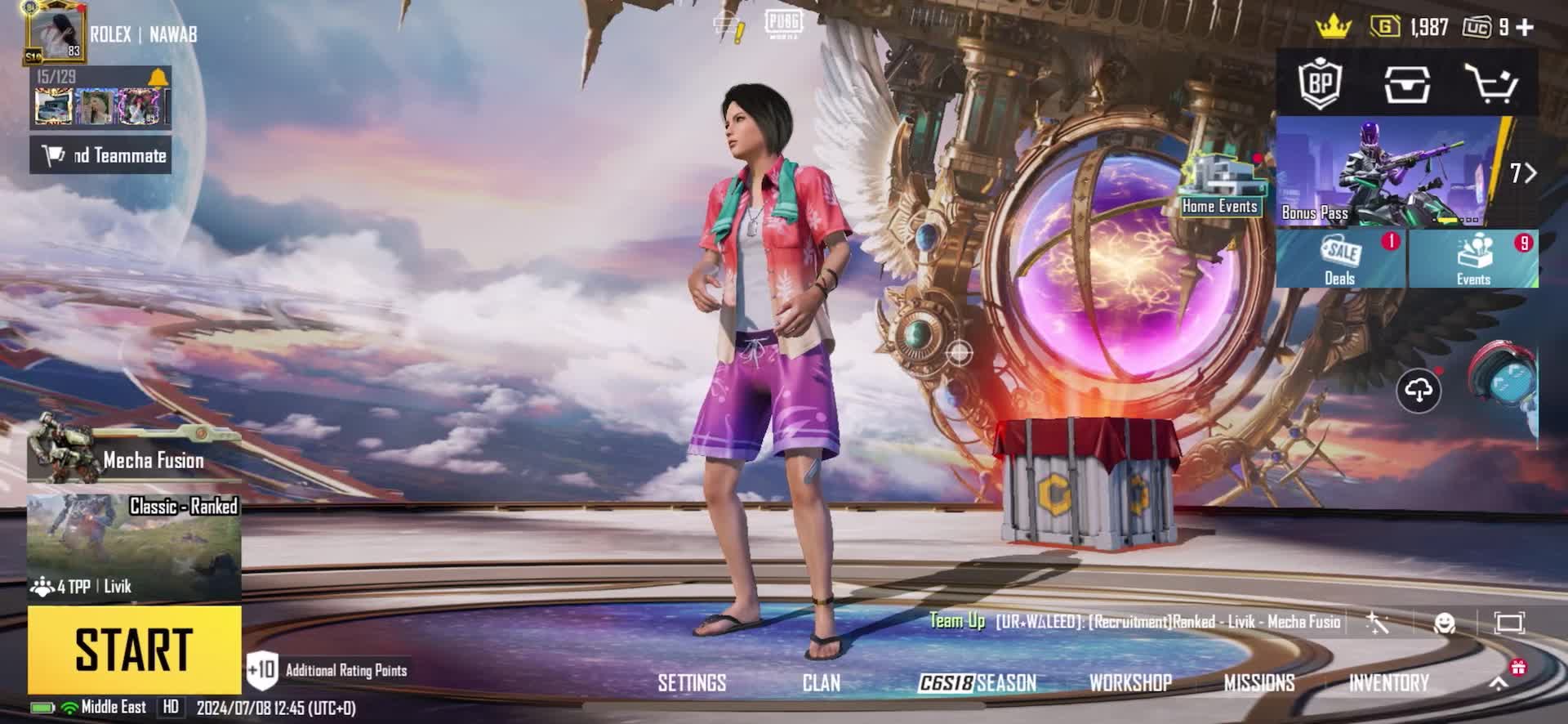Change the Classic - Ranked mode selection
The height and width of the screenshot is (724, 1568).
click(134, 545)
